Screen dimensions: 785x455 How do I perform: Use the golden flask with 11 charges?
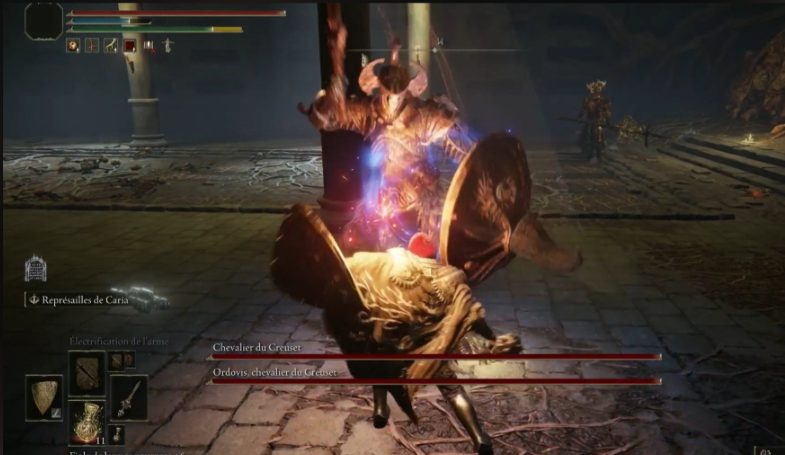pyautogui.click(x=87, y=422)
